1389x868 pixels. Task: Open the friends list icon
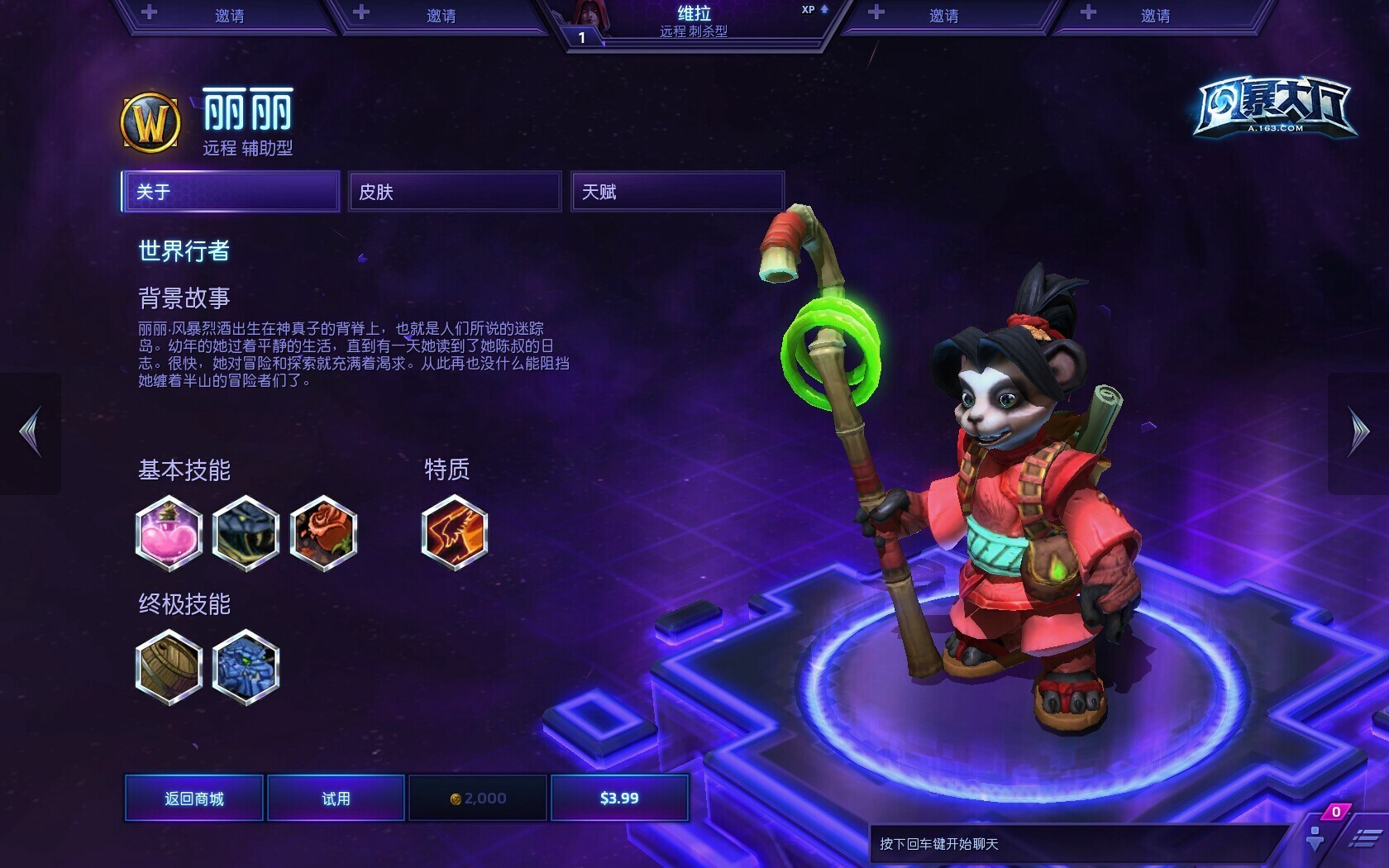click(1315, 837)
